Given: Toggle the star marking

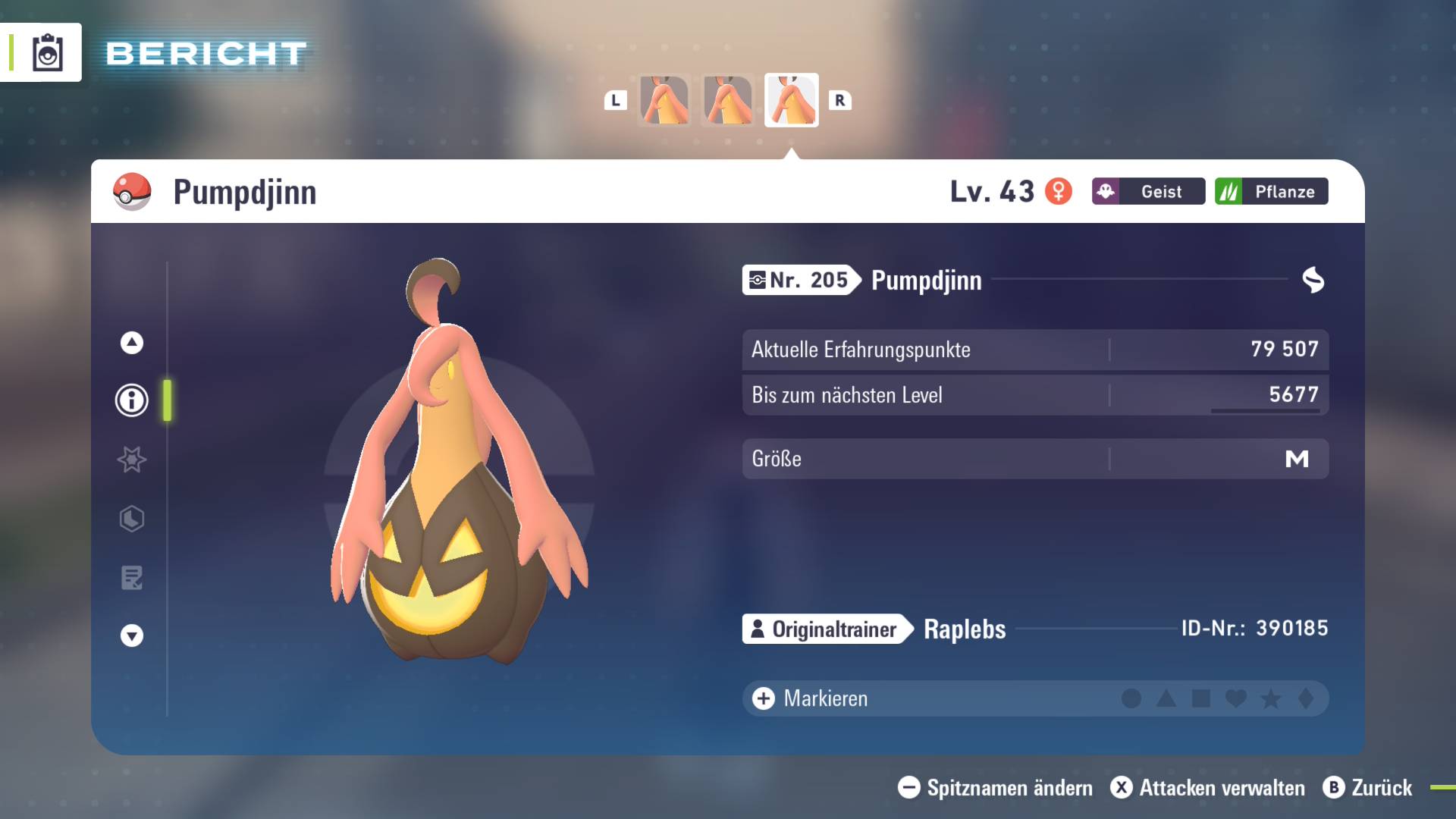Looking at the screenshot, I should (x=1271, y=698).
